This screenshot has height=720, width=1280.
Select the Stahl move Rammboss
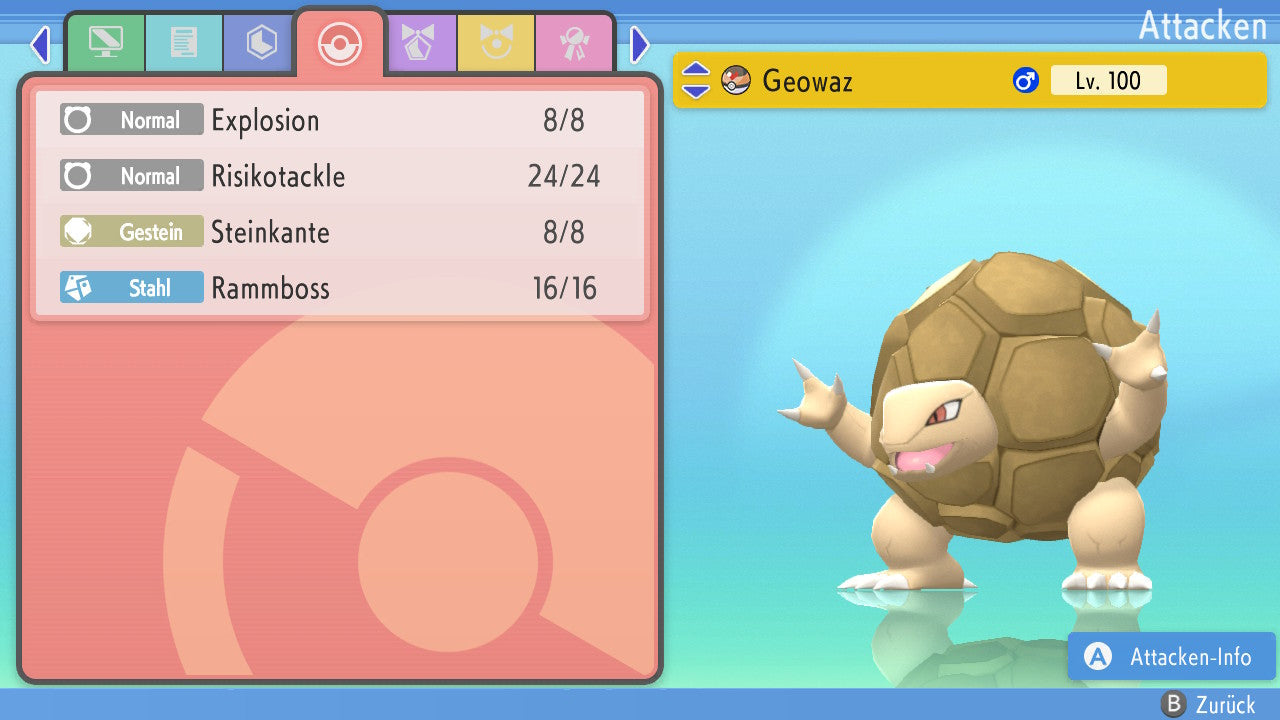tap(340, 289)
